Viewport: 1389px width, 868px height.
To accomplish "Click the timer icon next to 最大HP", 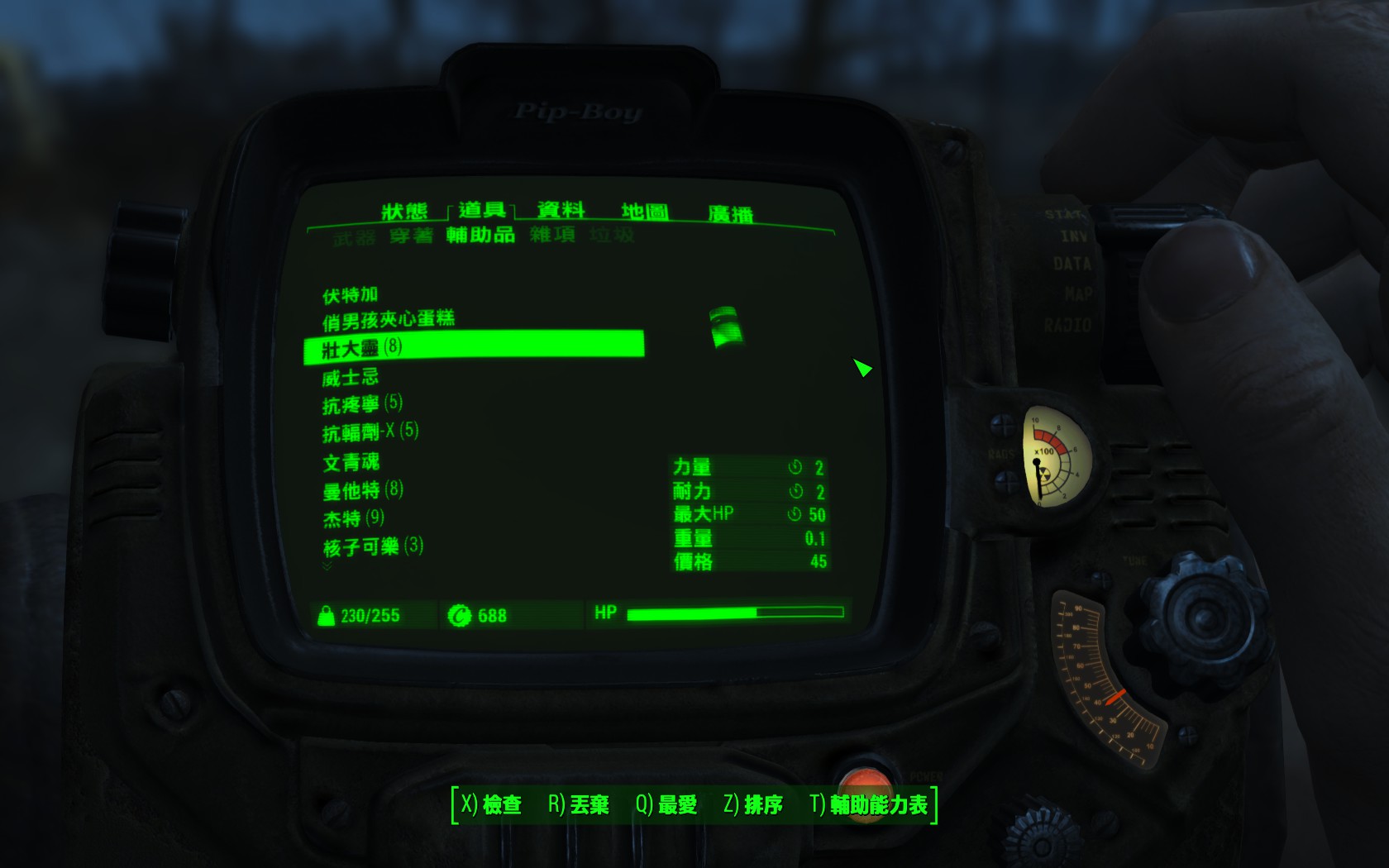I will [795, 513].
